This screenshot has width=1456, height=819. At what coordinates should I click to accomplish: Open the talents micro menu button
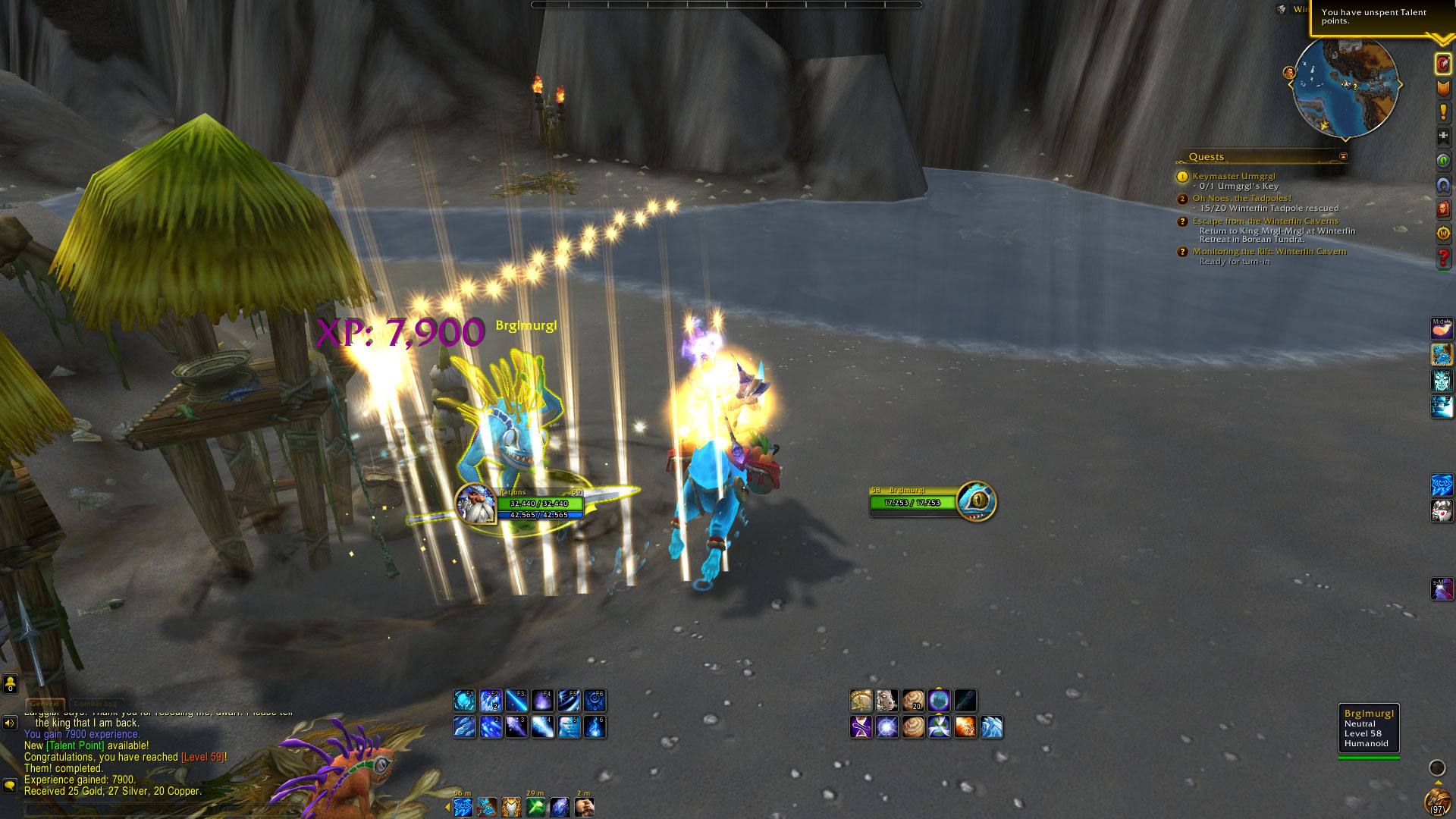point(1442,64)
